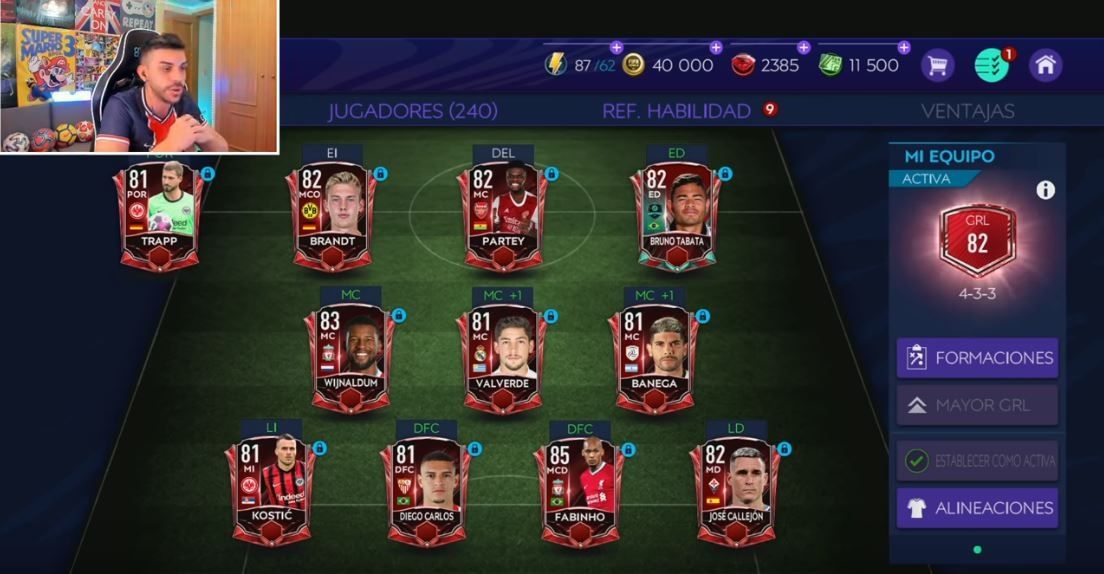Open the shopping cart store
The image size is (1104, 574).
(x=937, y=66)
